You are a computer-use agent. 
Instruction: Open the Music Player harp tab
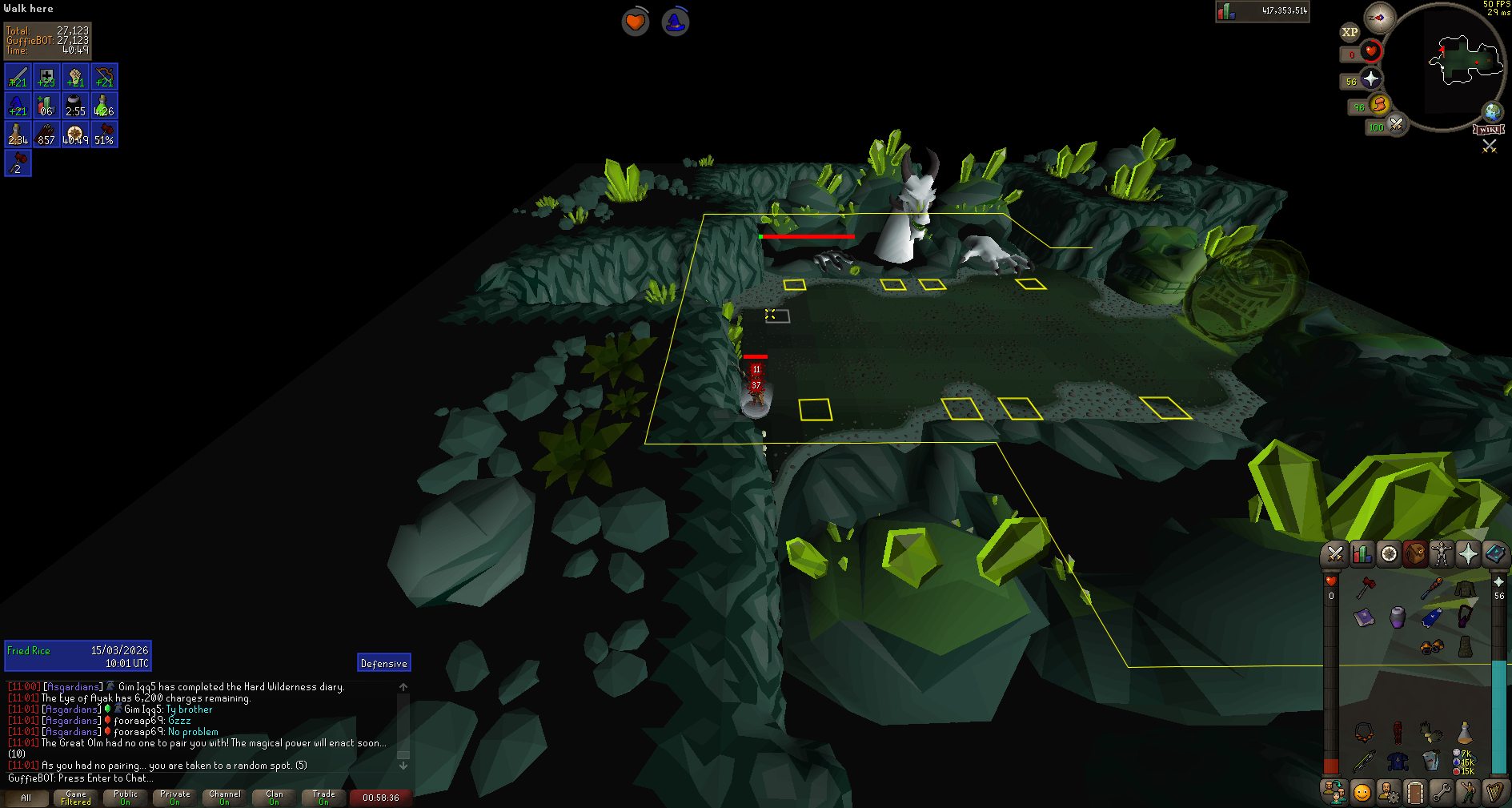1494,793
